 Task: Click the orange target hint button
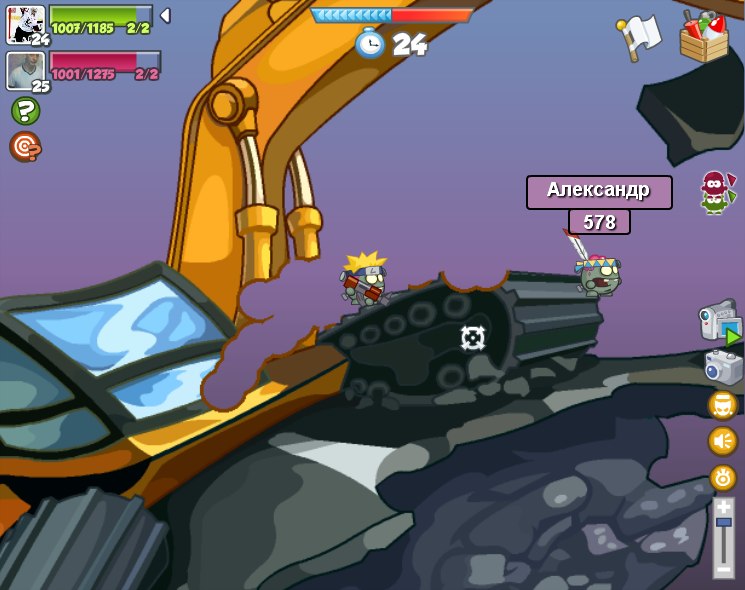[x=25, y=147]
